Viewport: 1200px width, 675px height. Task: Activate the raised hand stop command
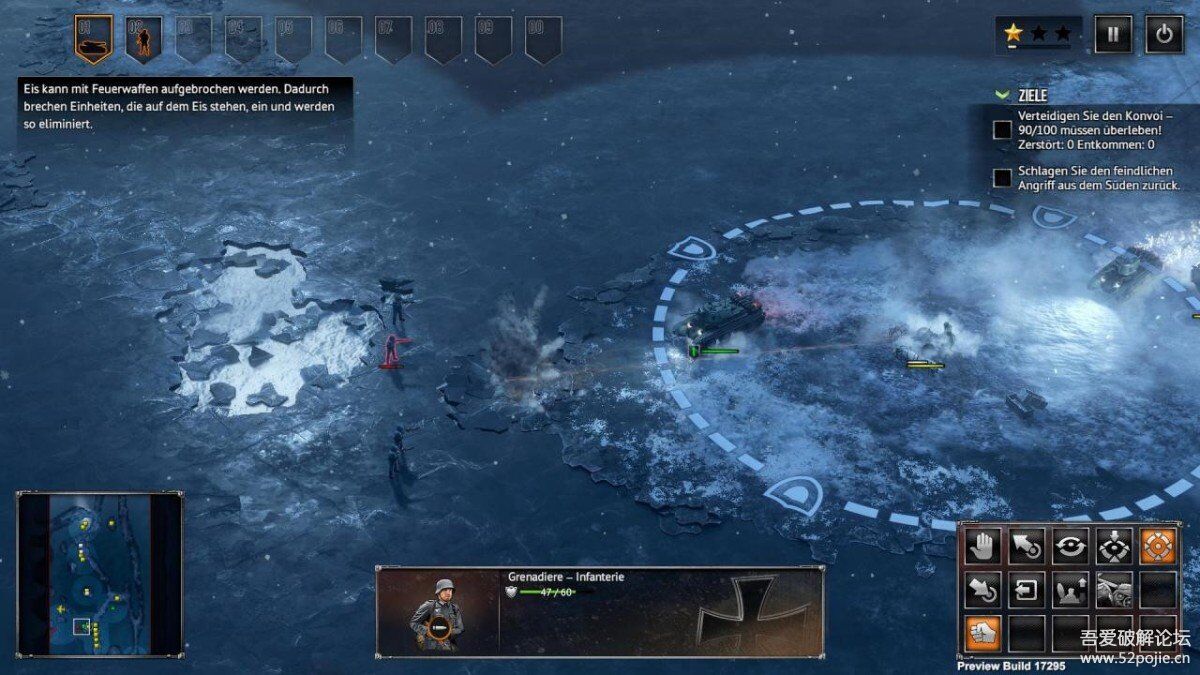[x=982, y=546]
